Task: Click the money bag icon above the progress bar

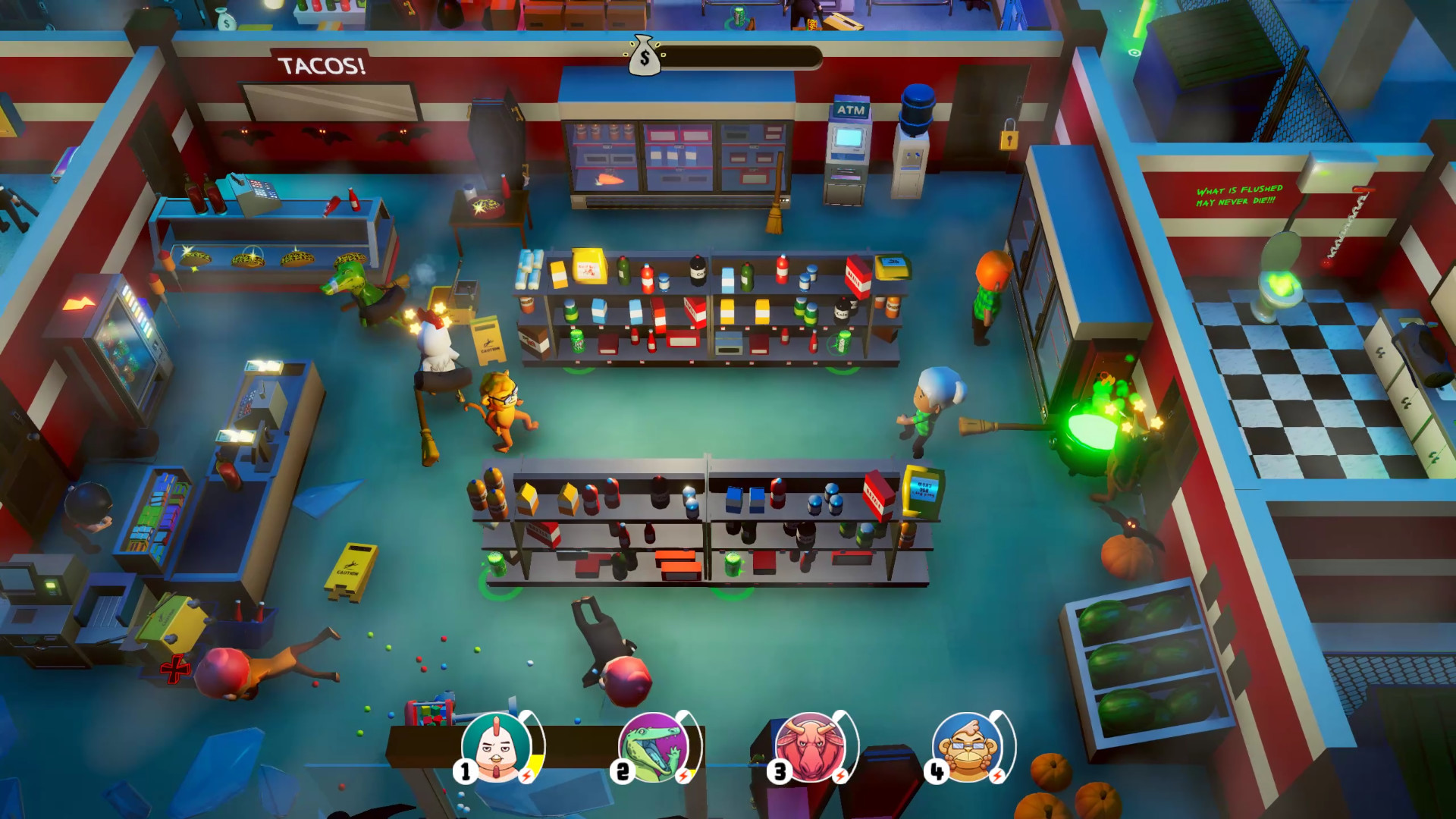Action: 644,57
